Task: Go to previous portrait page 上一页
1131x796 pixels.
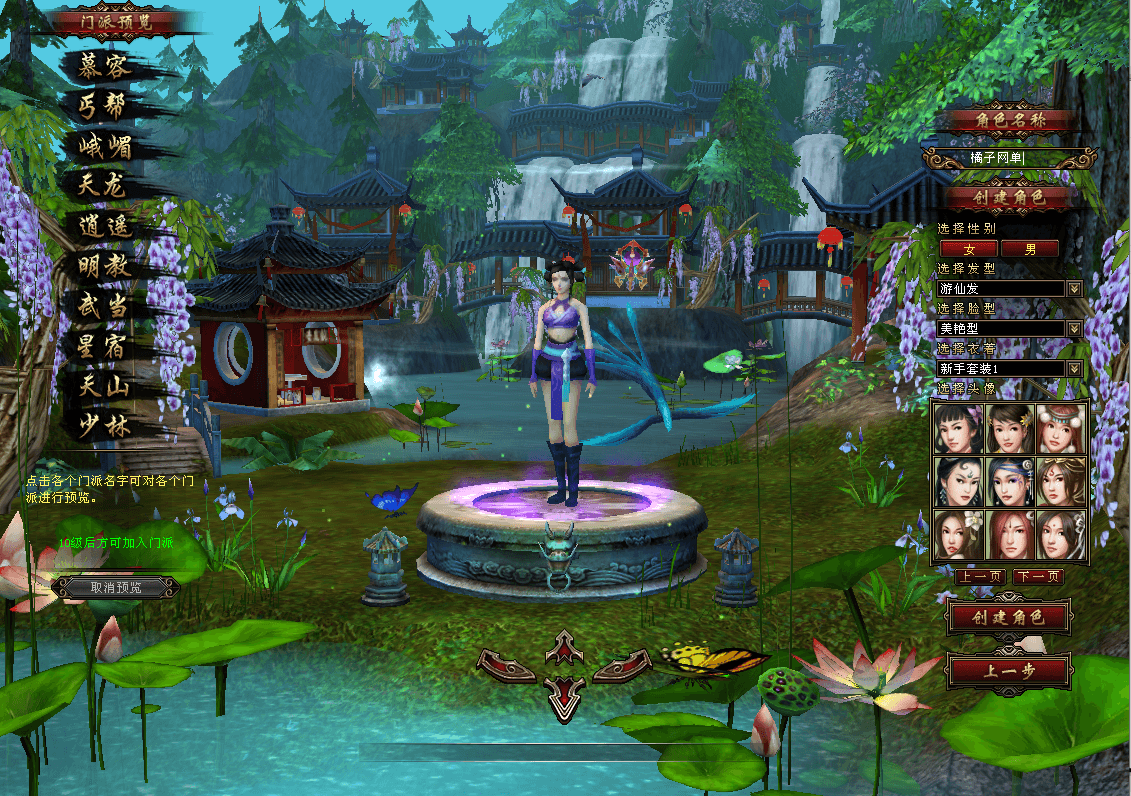Action: tap(980, 577)
